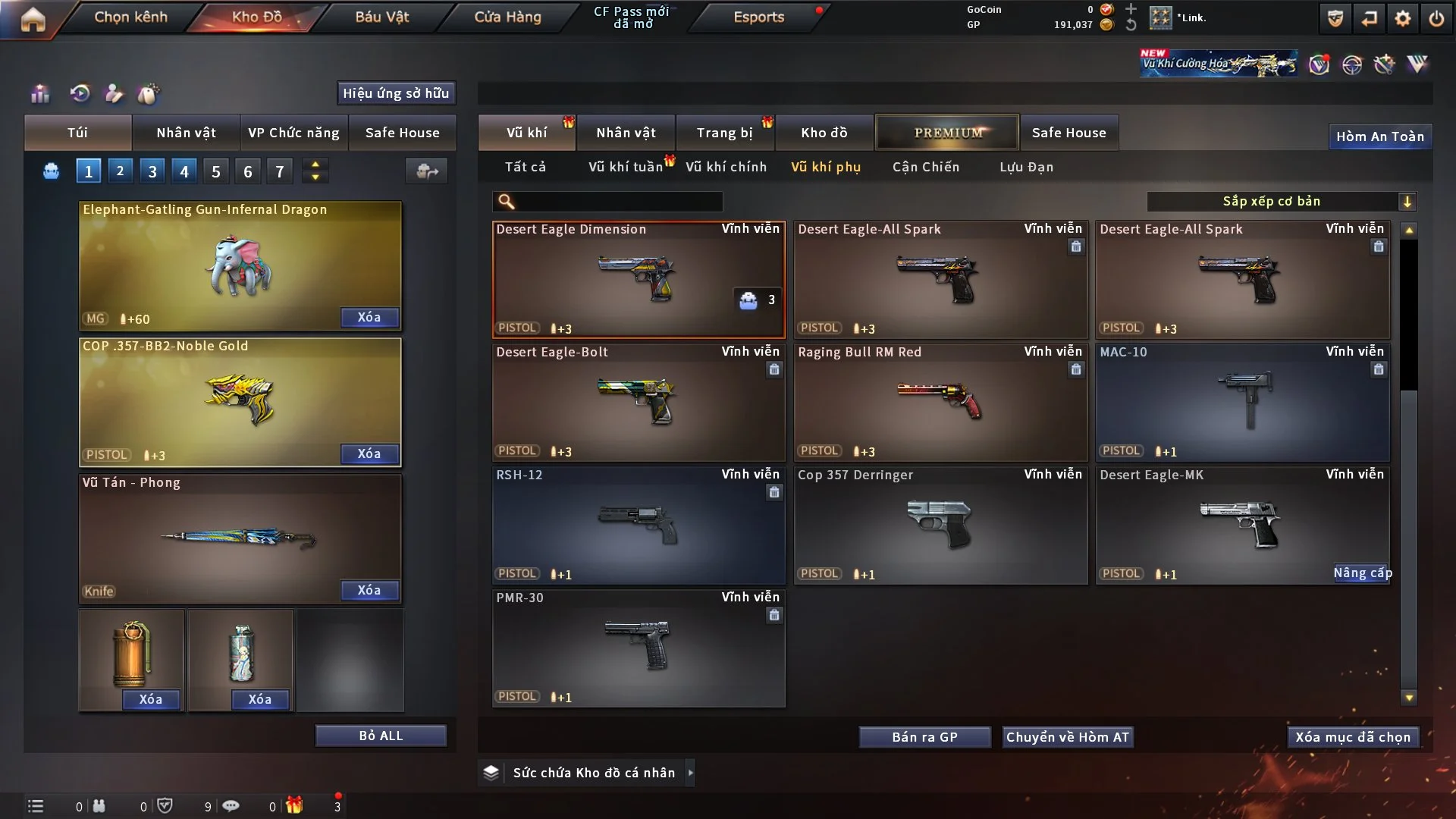Open the PREMIUM inventory tab
The image size is (1456, 819).
[947, 133]
